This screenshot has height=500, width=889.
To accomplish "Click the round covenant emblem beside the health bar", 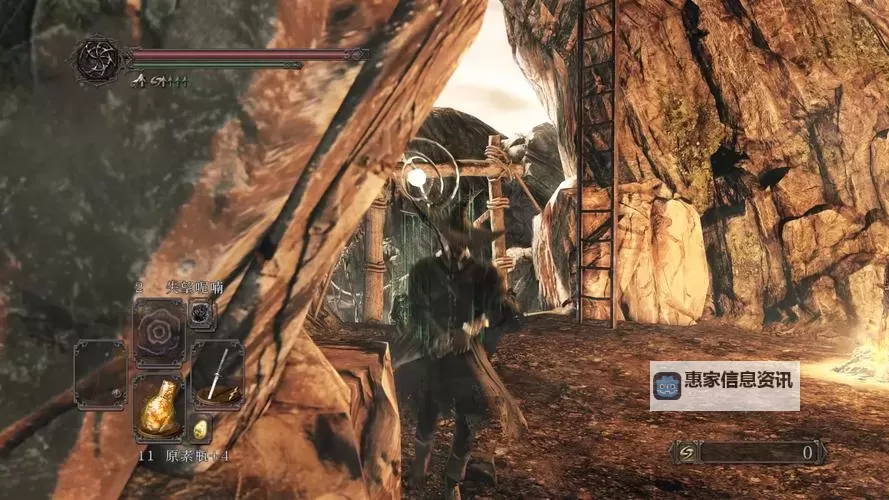I will click(98, 59).
